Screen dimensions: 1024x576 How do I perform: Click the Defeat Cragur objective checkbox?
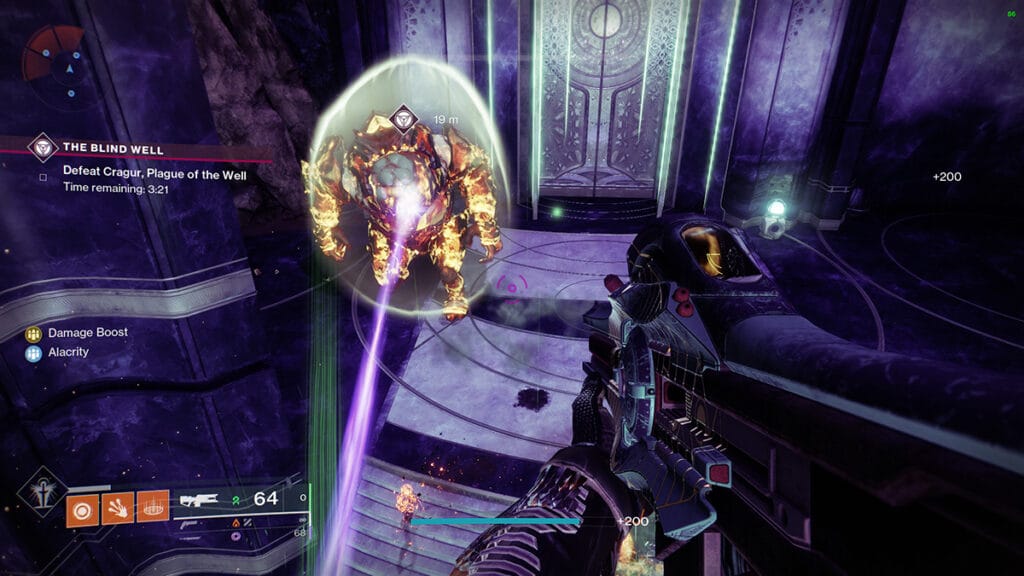[x=43, y=178]
